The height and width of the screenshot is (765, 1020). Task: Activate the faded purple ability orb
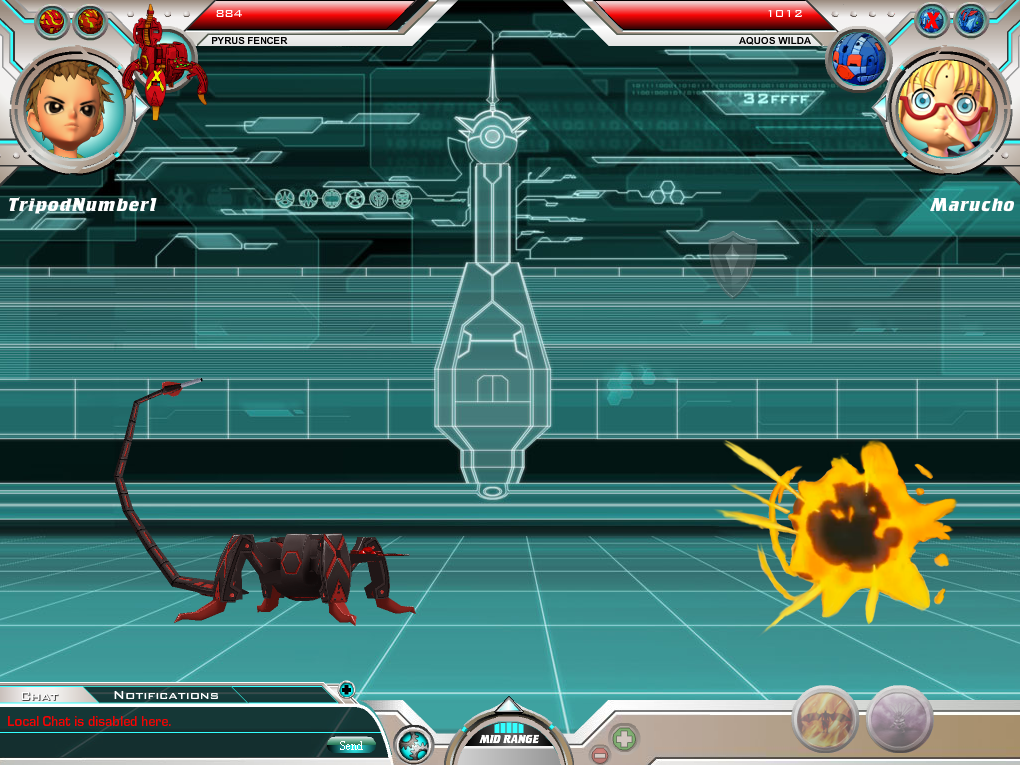click(899, 718)
